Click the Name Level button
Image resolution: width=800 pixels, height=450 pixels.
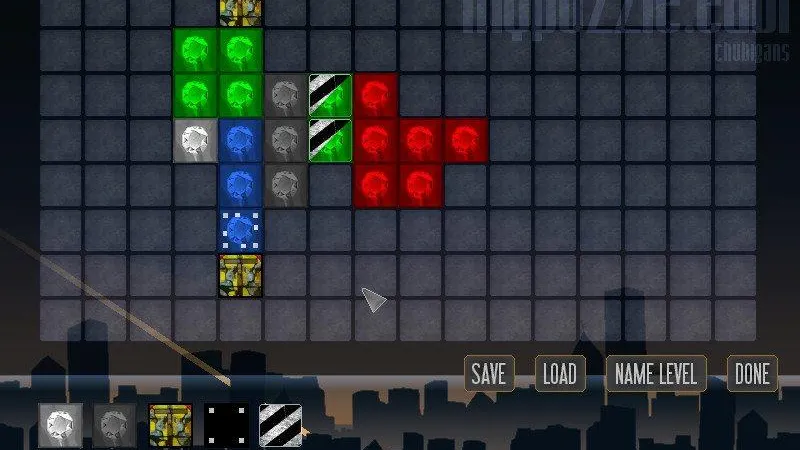pos(656,374)
